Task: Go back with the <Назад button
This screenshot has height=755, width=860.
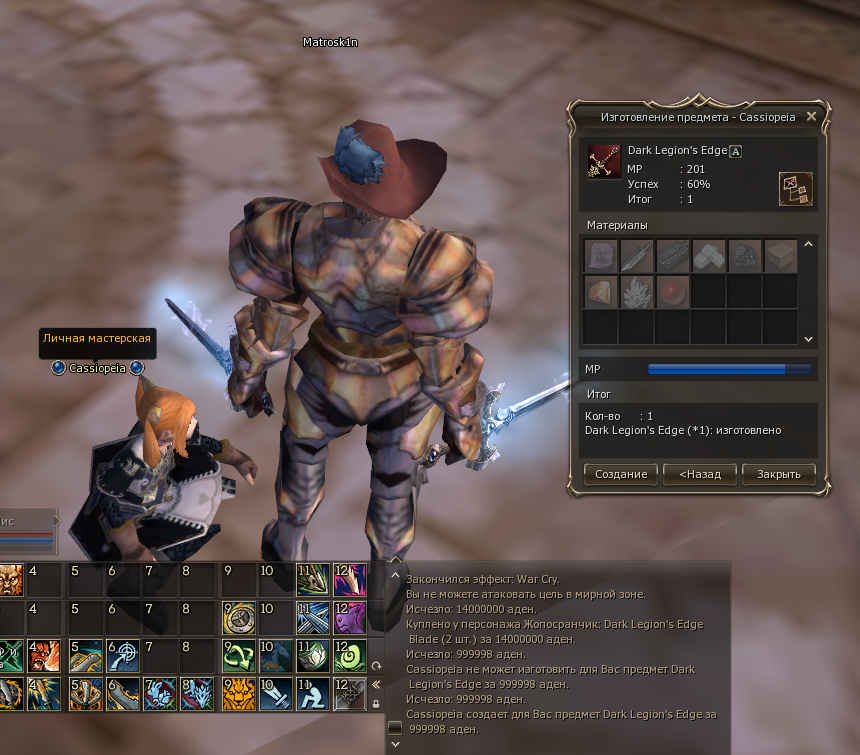Action: [700, 474]
